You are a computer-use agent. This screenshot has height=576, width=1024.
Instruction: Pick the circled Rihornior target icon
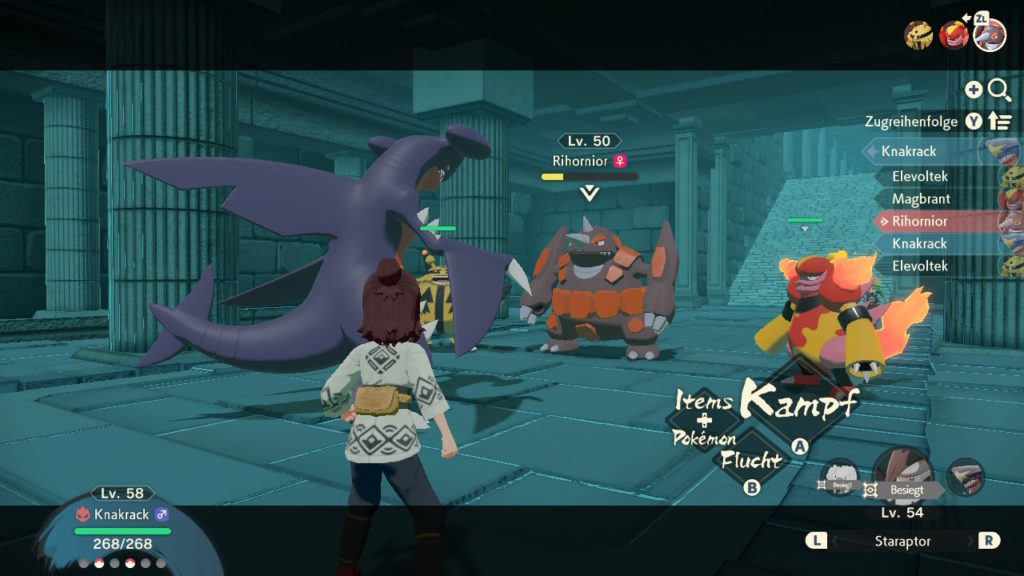coord(990,35)
